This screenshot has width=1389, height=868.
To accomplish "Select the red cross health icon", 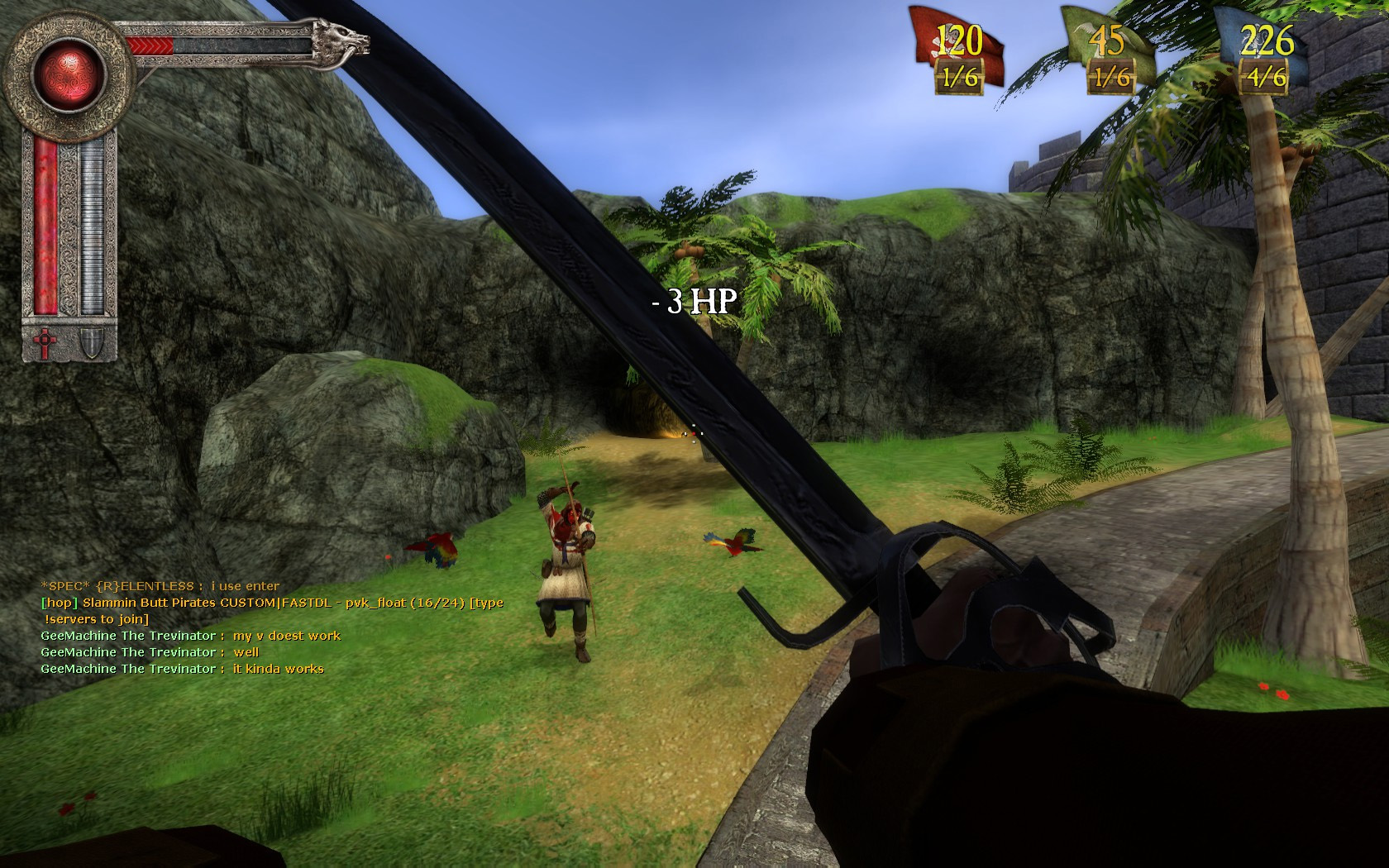I will pos(44,342).
